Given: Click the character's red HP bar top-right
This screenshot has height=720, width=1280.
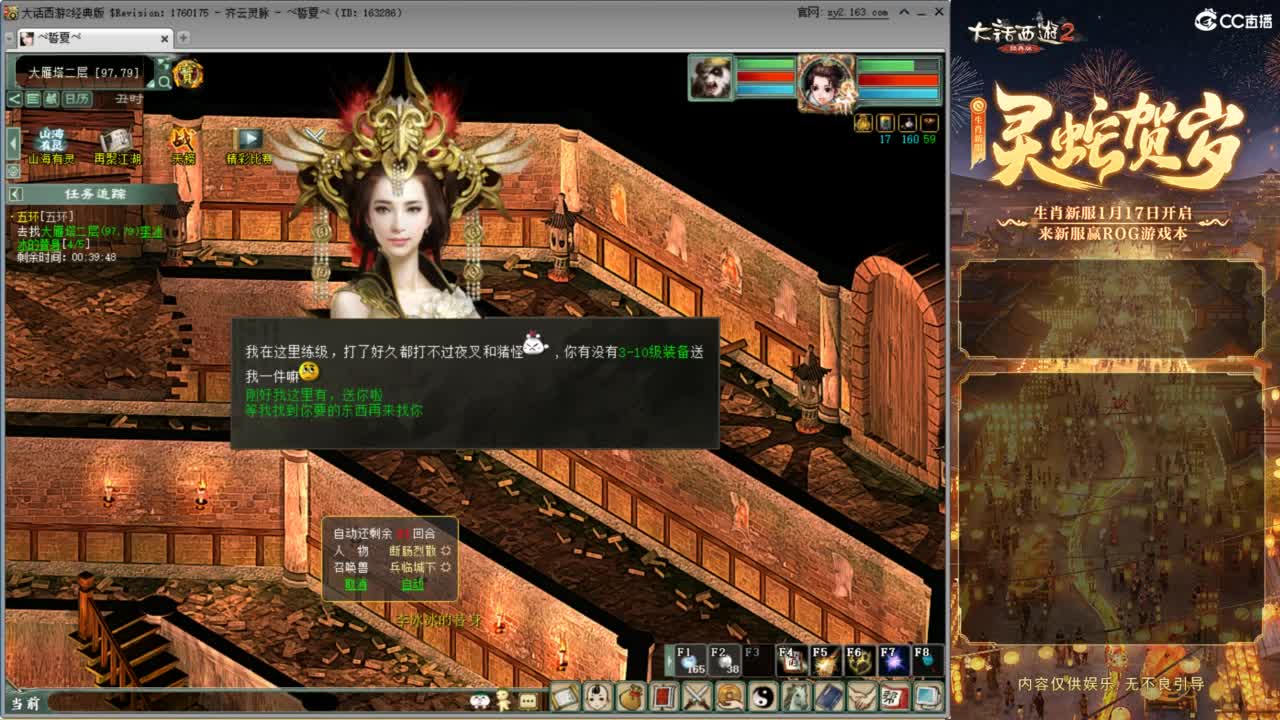Looking at the screenshot, I should [897, 79].
